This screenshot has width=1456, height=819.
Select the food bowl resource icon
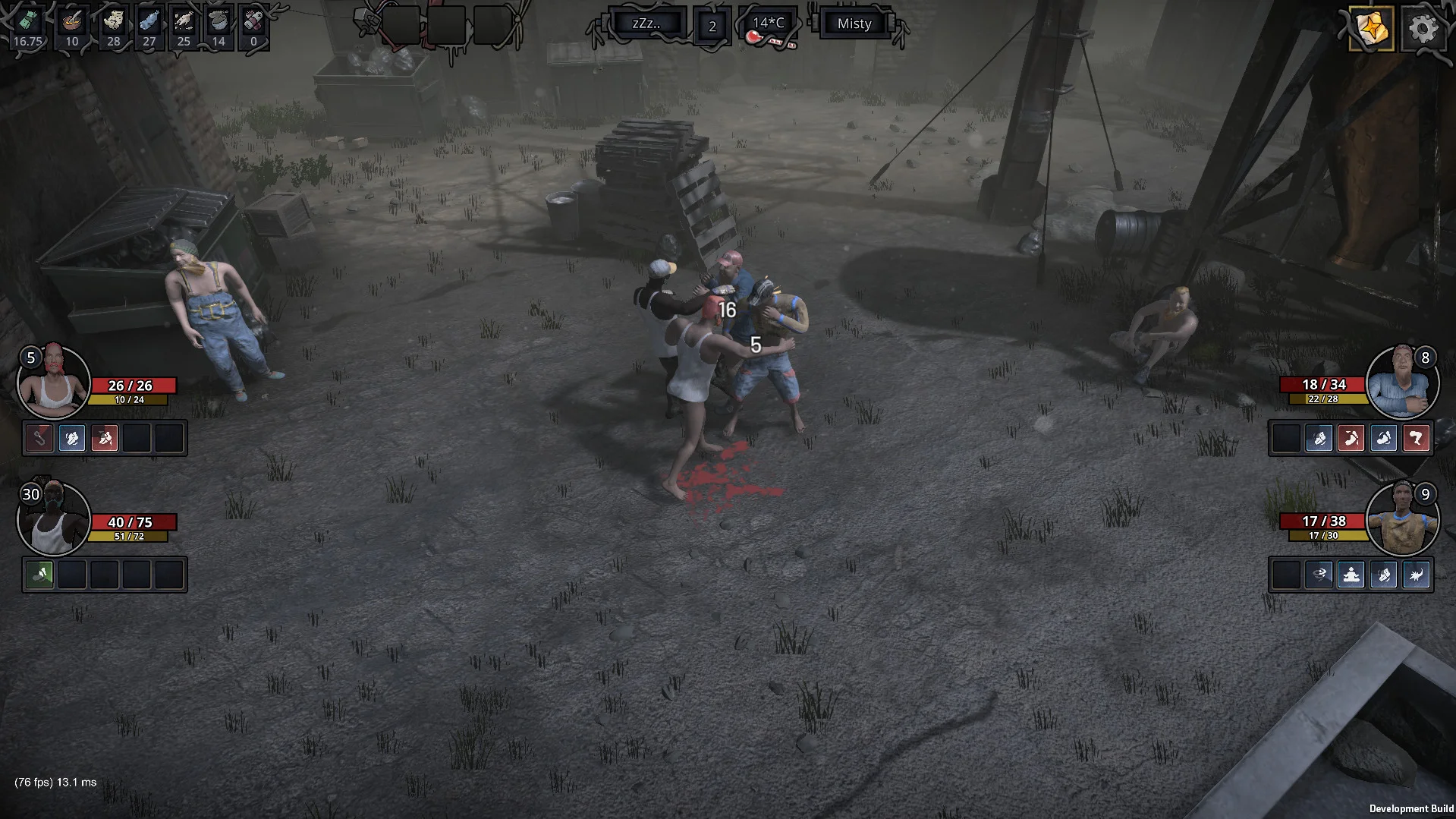coord(72,21)
